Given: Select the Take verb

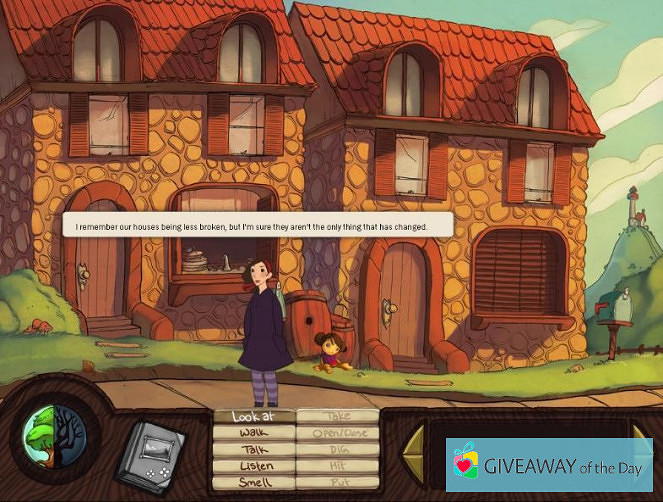Looking at the screenshot, I should tap(338, 416).
